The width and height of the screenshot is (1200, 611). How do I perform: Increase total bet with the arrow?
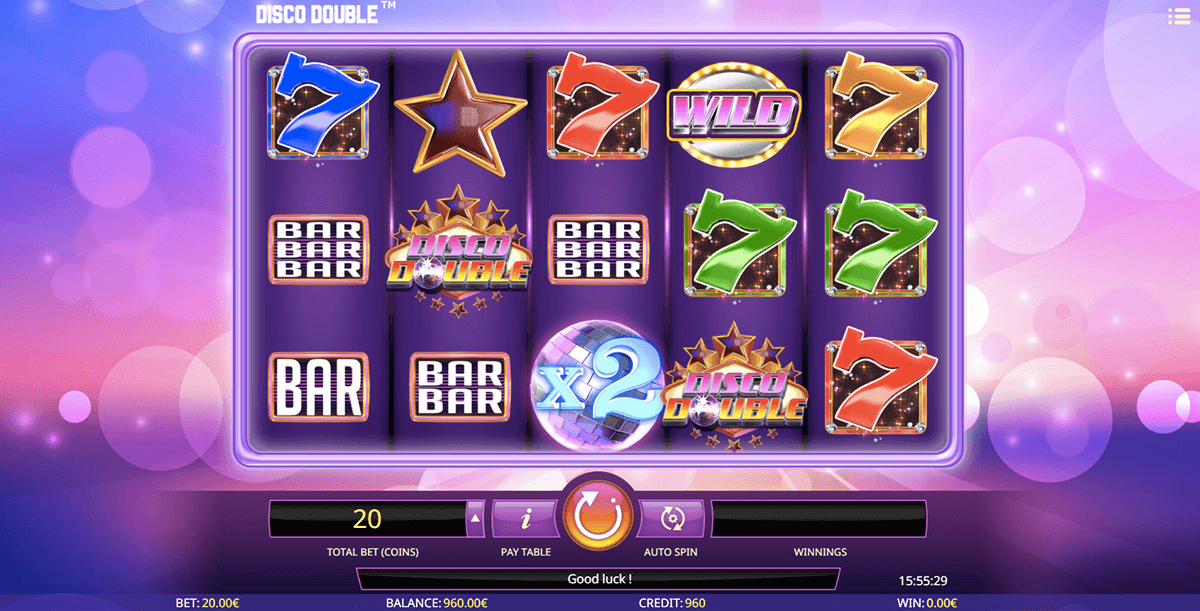click(x=475, y=518)
